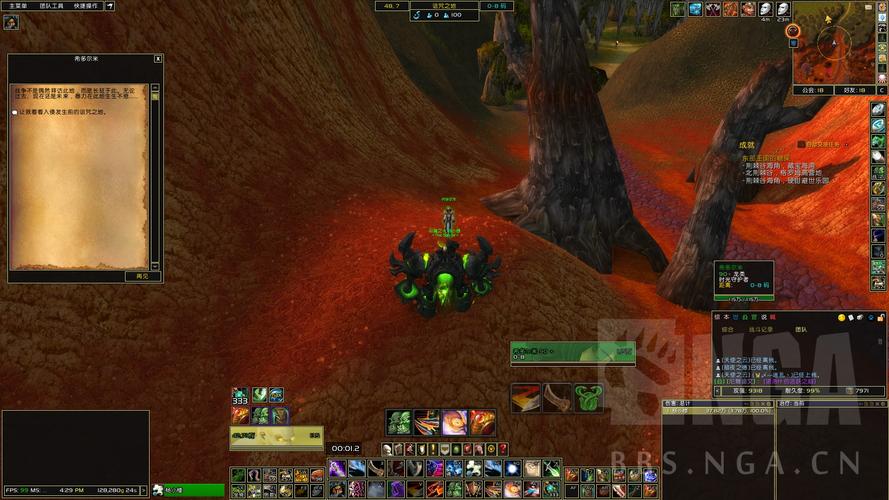This screenshot has height=500, width=889.
Task: Click the white mask buff icon
Action: click(765, 9)
